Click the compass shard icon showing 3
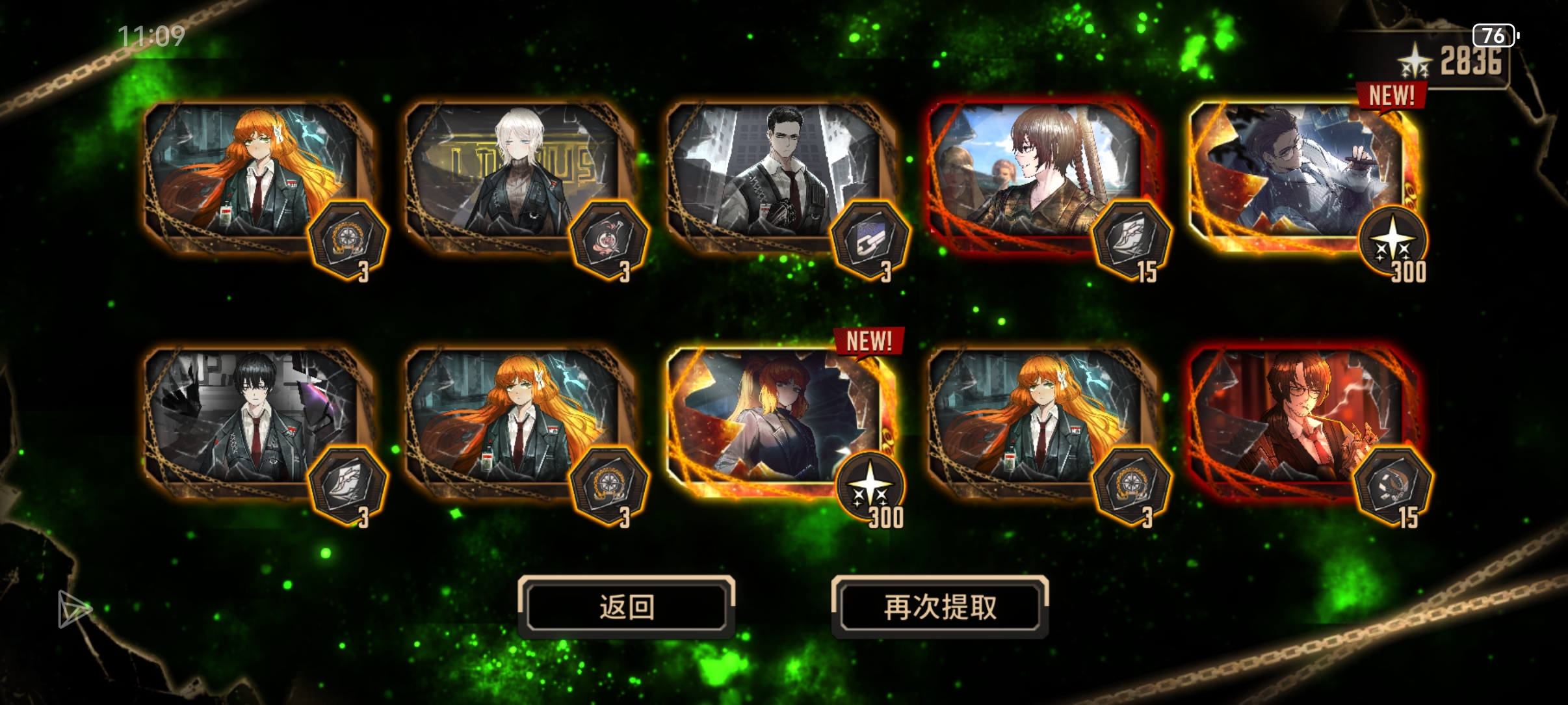1568x705 pixels. coord(348,239)
